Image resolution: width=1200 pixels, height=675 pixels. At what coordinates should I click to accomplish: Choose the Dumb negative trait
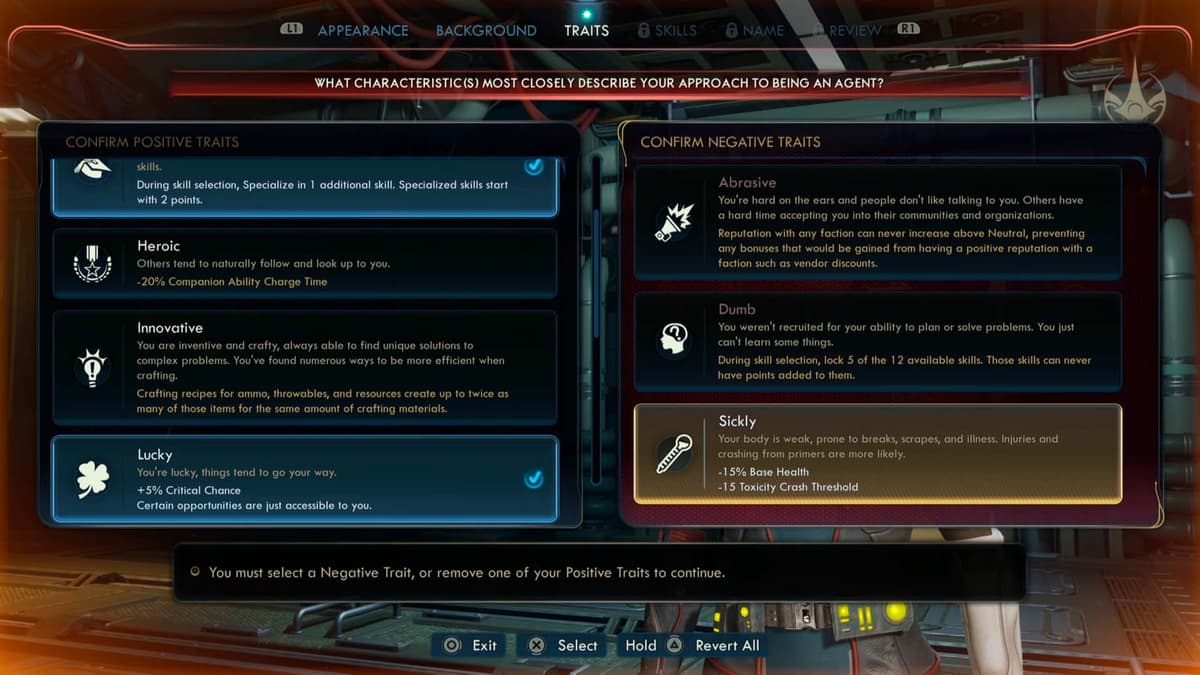(x=878, y=341)
